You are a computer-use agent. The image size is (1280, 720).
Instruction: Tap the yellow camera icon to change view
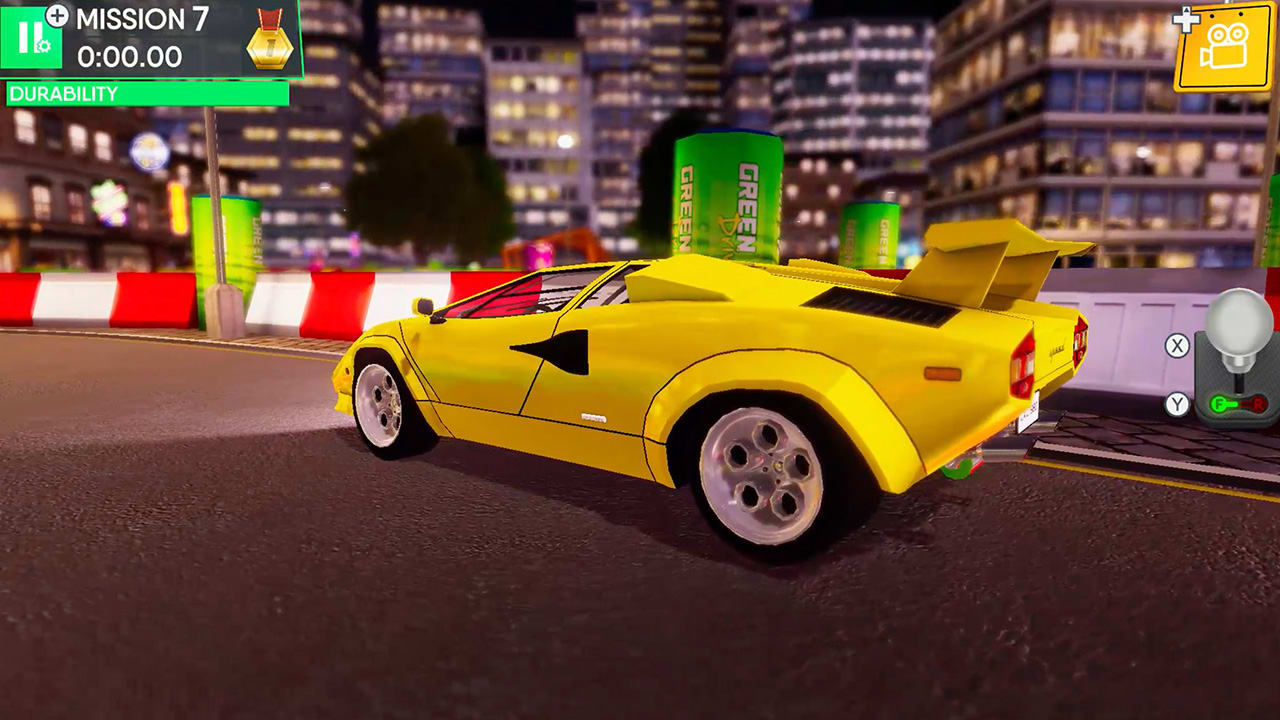(x=1225, y=46)
